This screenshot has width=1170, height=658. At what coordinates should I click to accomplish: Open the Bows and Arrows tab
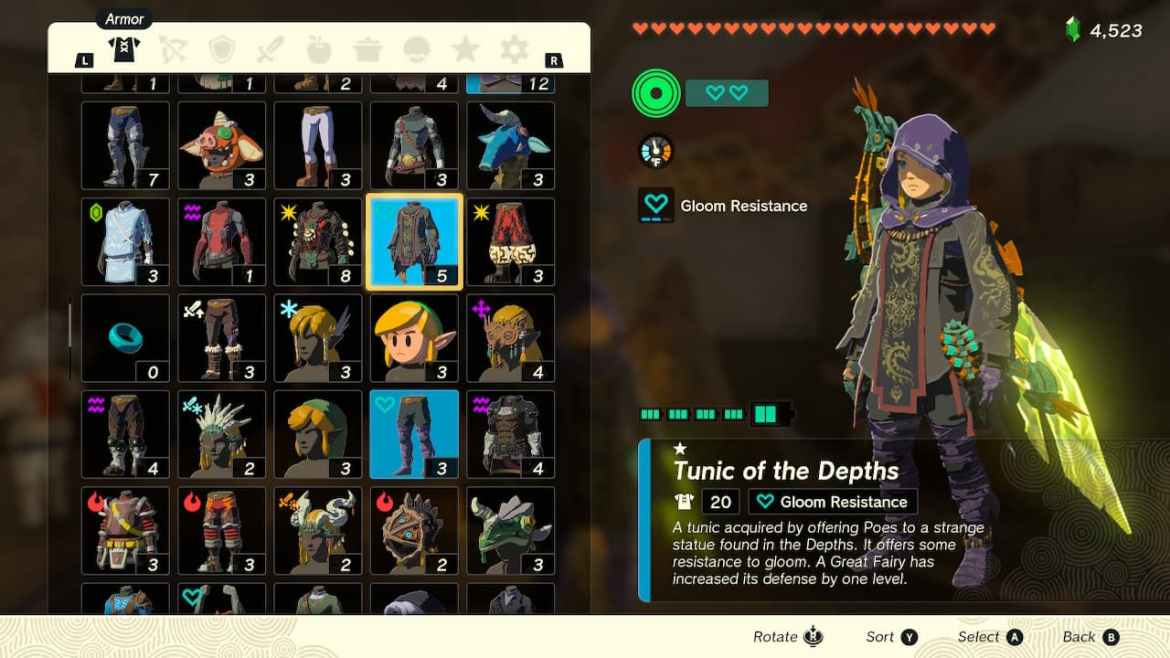tap(173, 49)
